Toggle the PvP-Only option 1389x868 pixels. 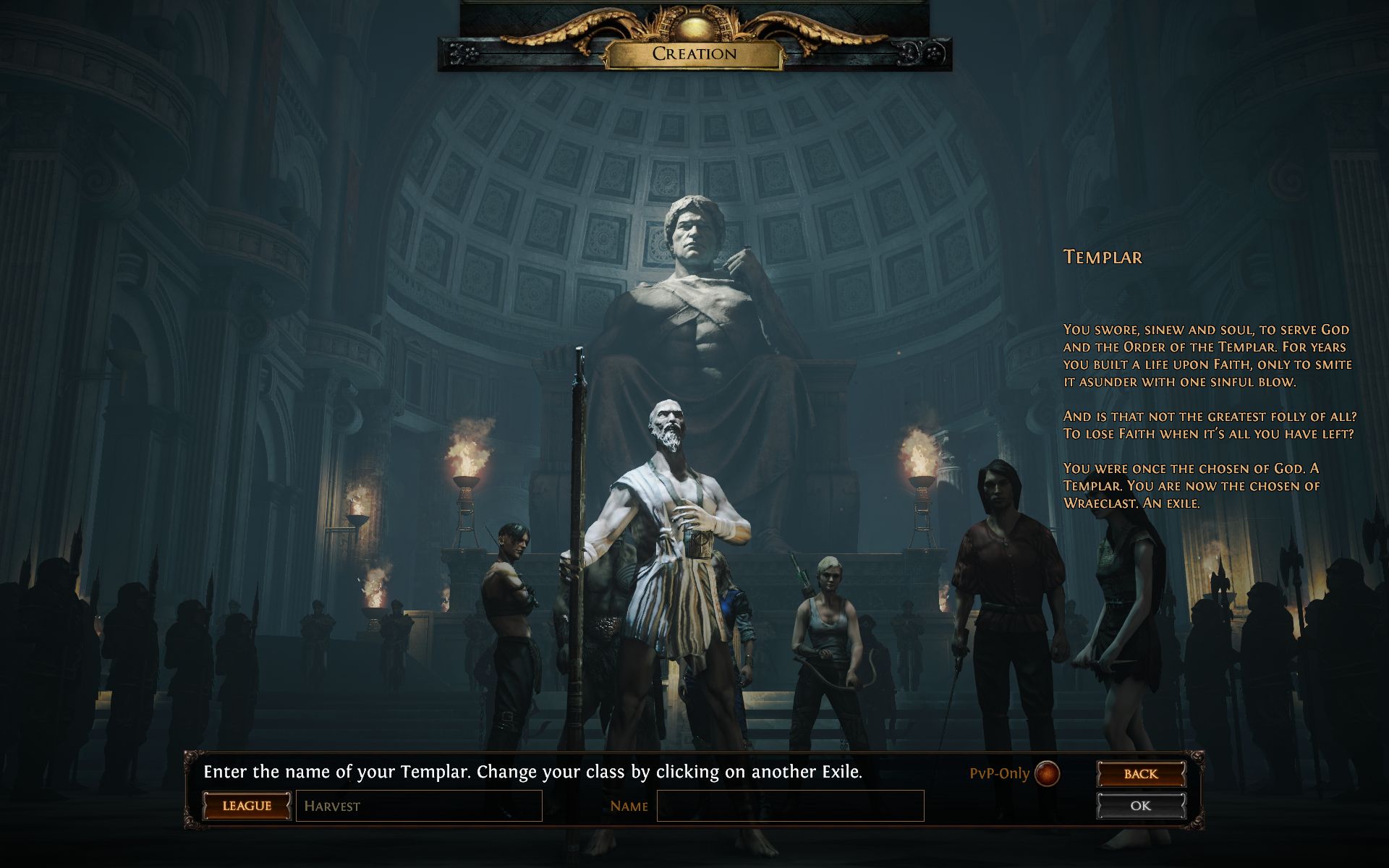coord(1047,773)
